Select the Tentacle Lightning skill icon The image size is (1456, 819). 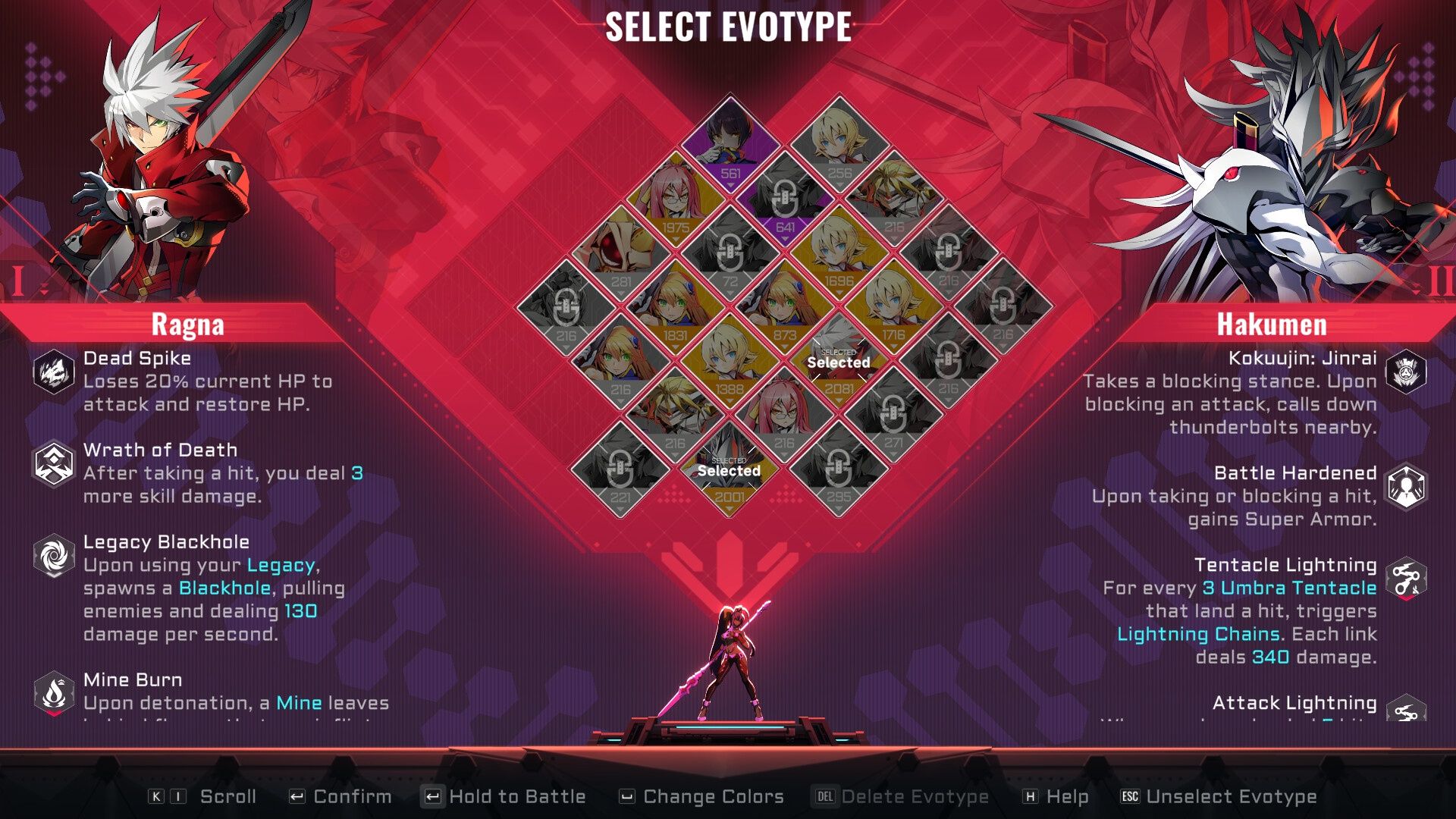tap(1404, 574)
